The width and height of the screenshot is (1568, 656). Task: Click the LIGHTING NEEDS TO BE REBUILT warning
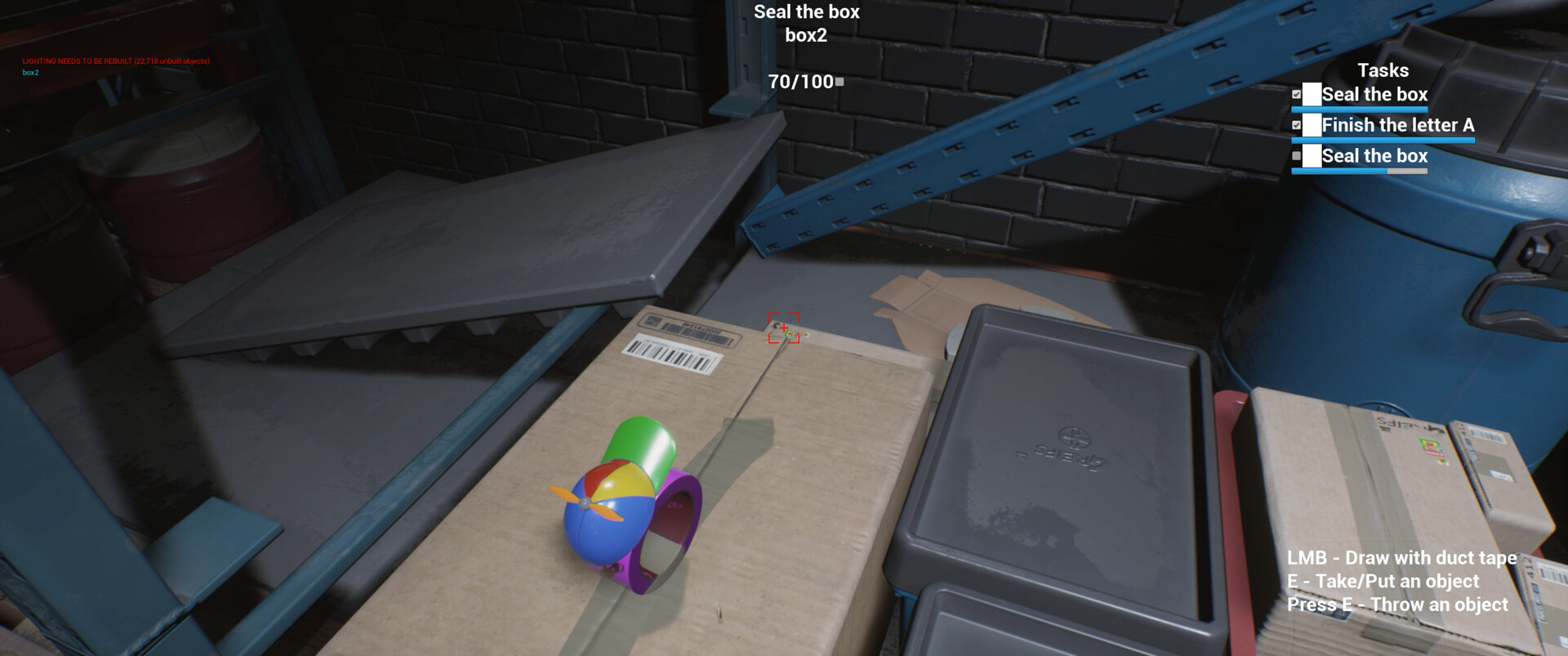tap(116, 60)
